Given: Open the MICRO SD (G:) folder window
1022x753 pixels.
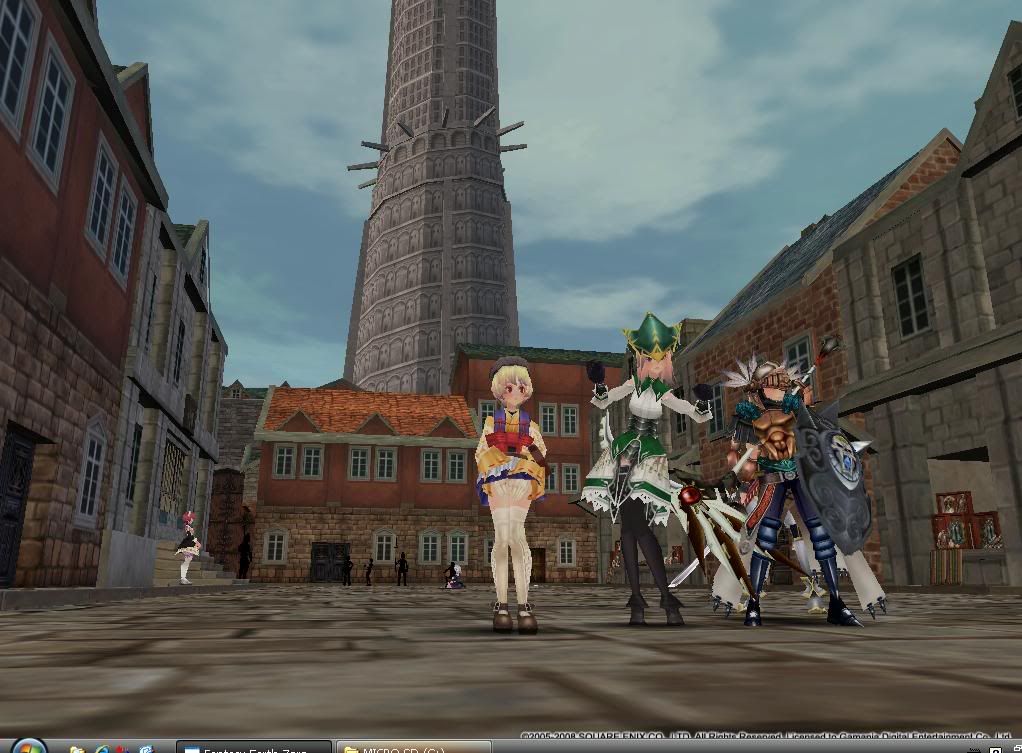Looking at the screenshot, I should [x=412, y=747].
